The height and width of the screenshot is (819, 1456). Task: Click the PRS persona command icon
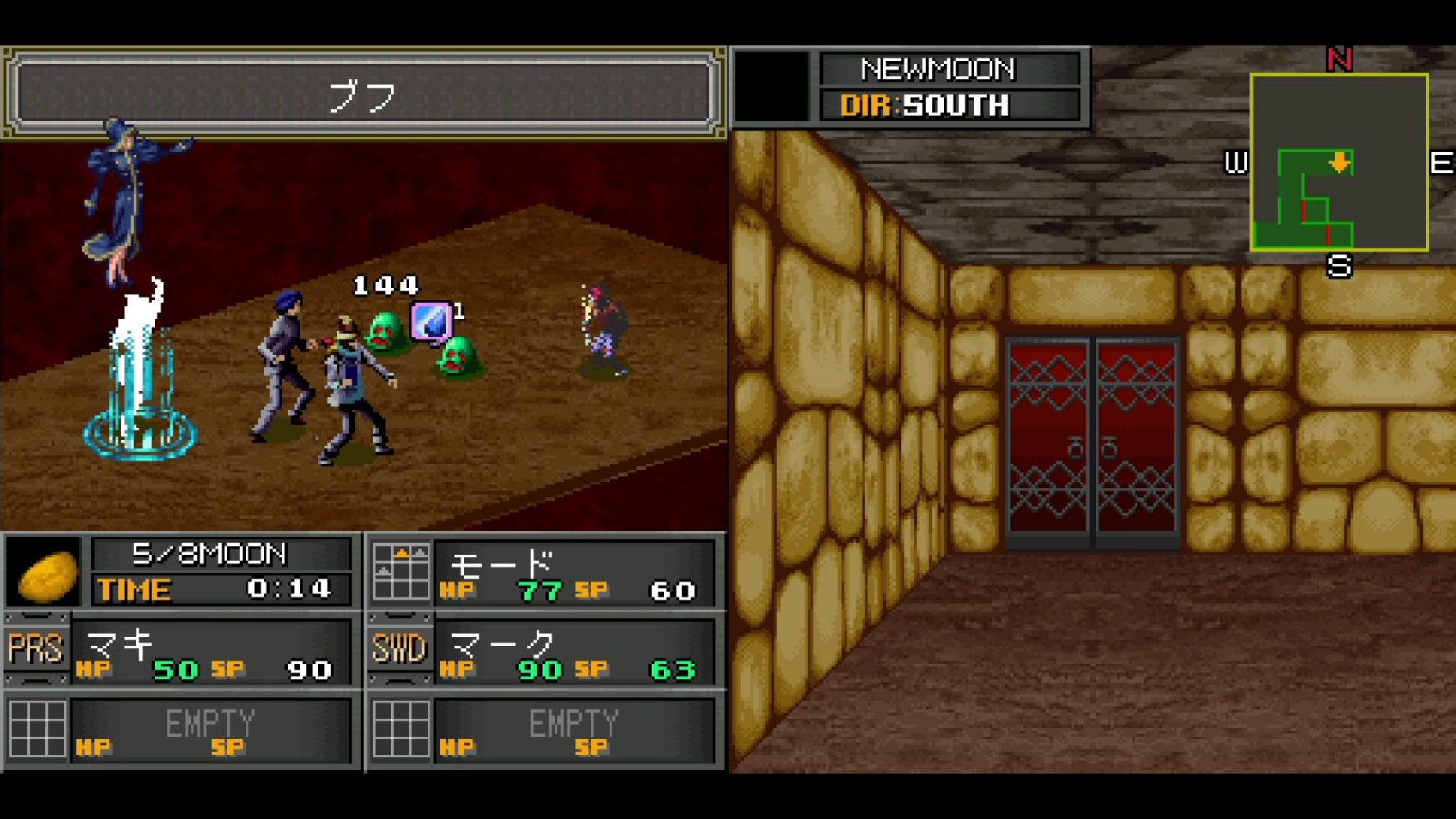tap(36, 649)
